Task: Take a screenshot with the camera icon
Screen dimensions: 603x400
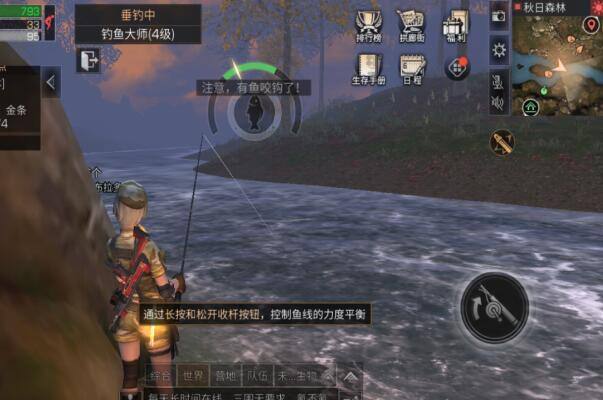Action: 499,17
